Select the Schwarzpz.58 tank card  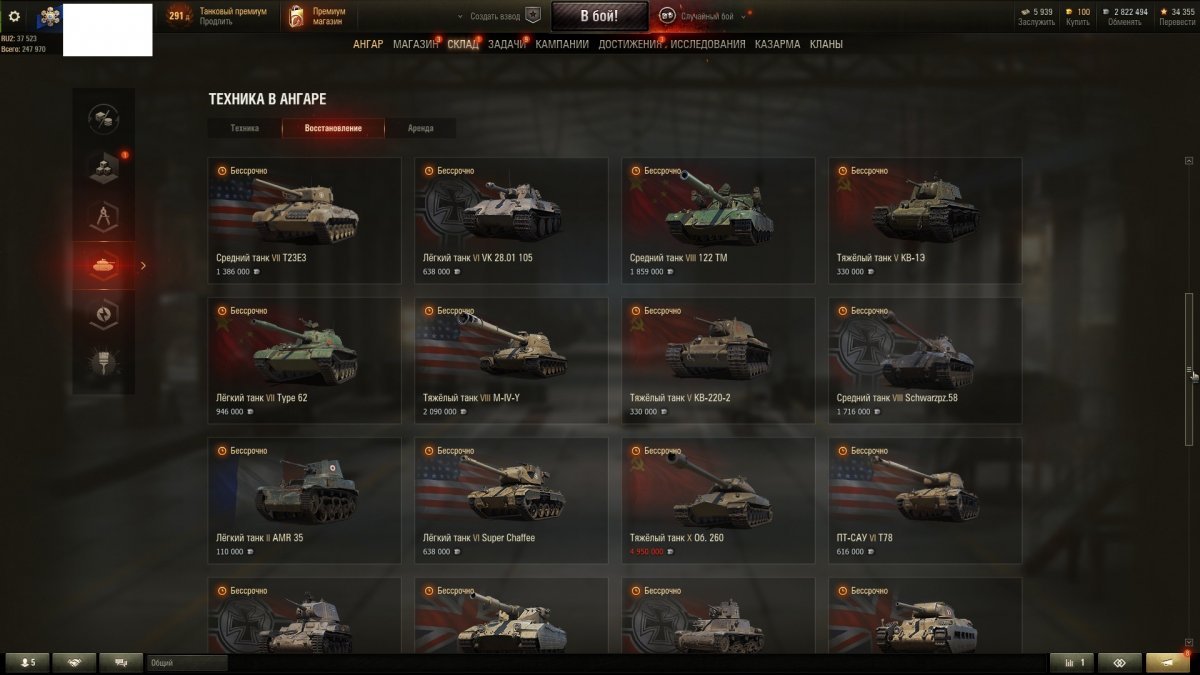(925, 360)
